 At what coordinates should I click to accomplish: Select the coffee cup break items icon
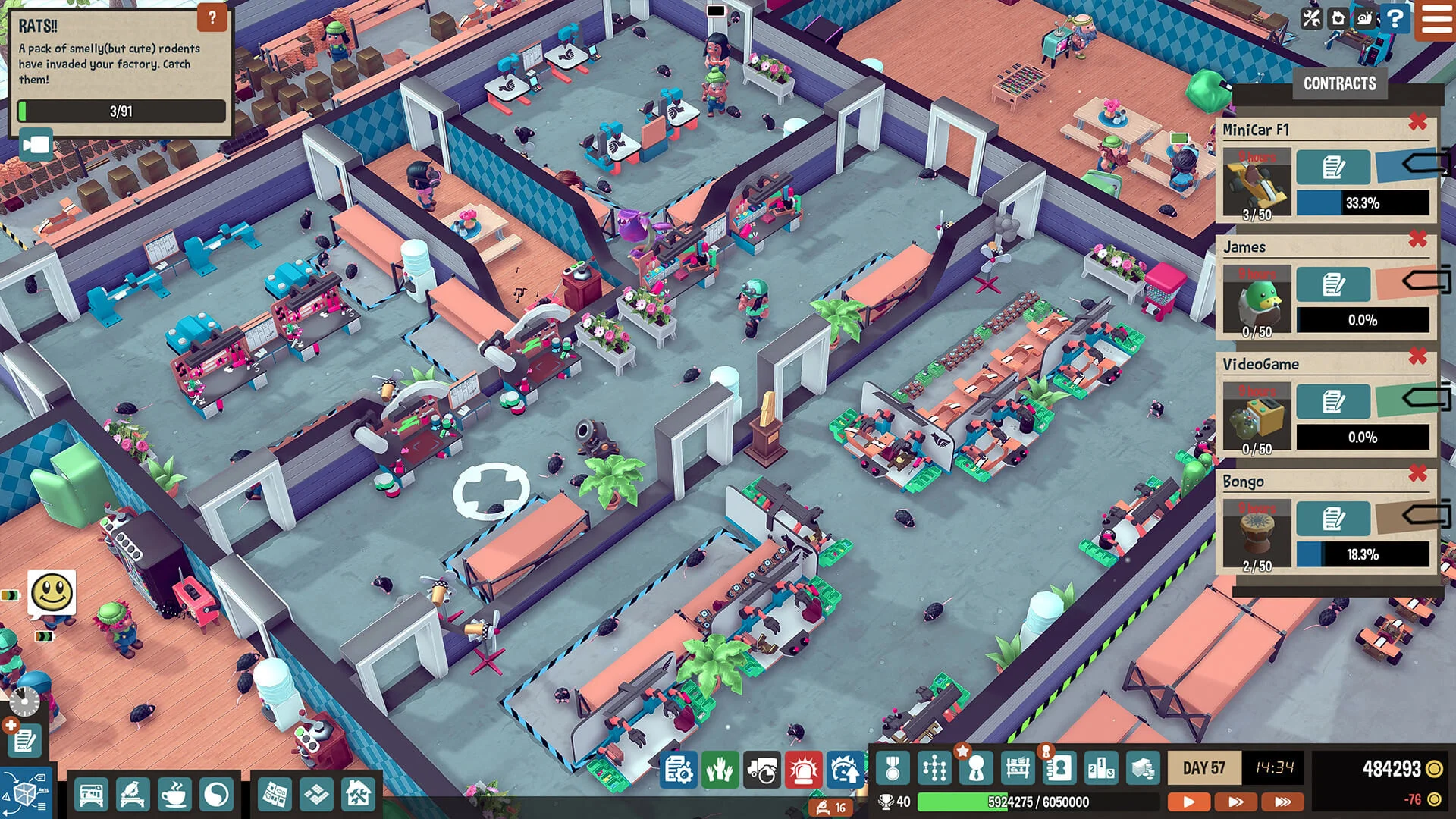[173, 793]
